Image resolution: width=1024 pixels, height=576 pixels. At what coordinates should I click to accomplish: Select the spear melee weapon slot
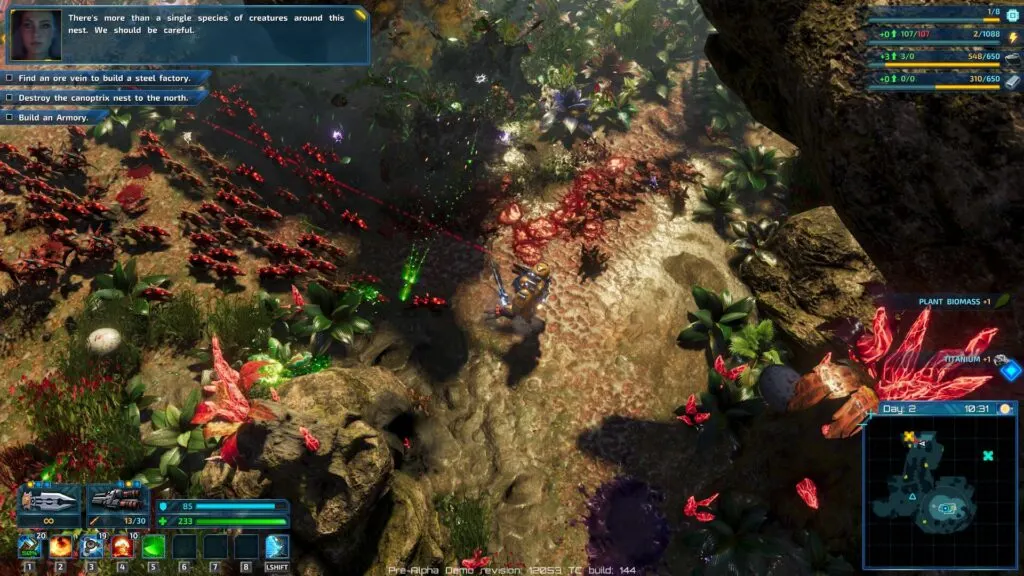(x=47, y=500)
